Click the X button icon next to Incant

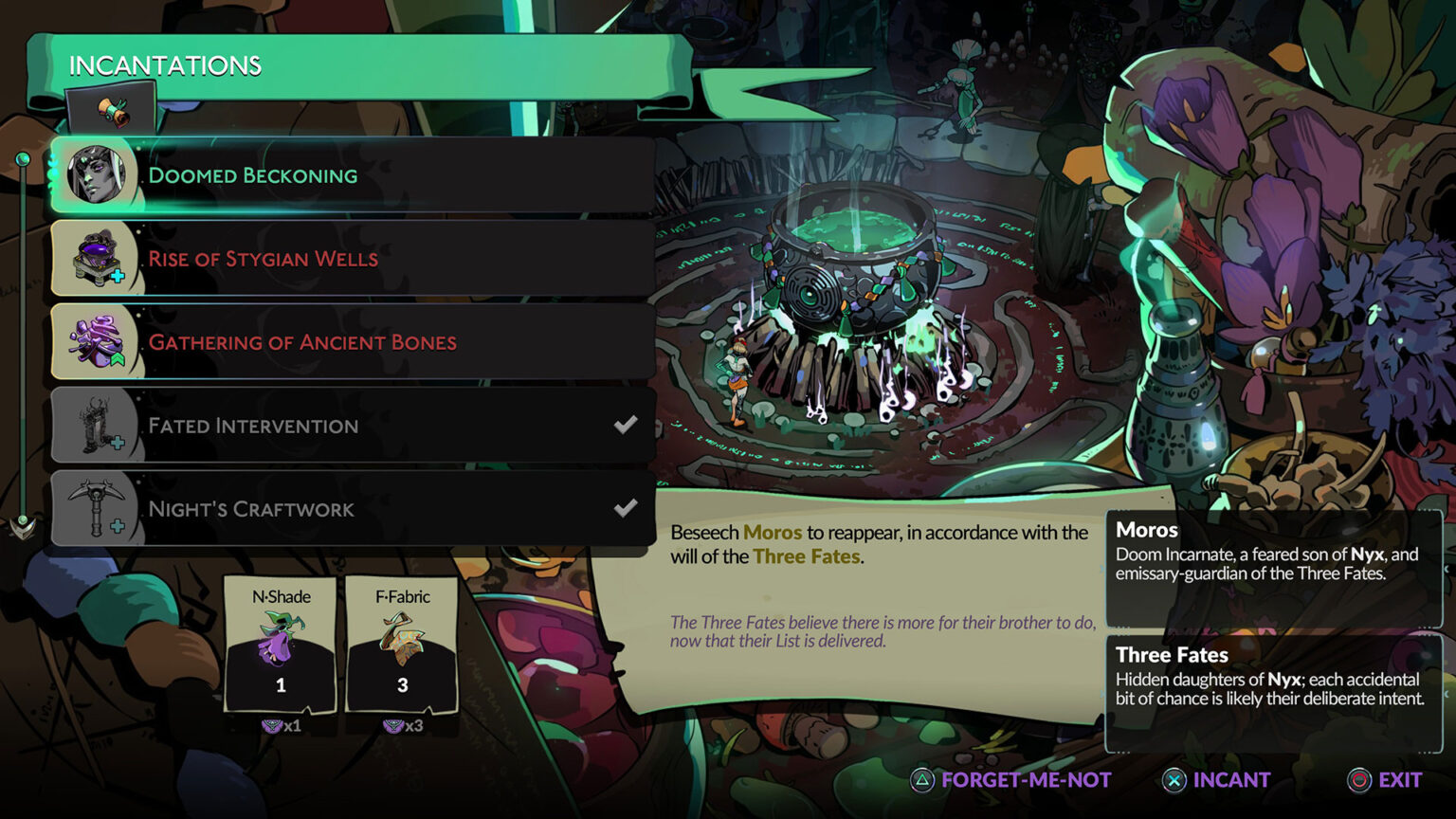pyautogui.click(x=1175, y=779)
